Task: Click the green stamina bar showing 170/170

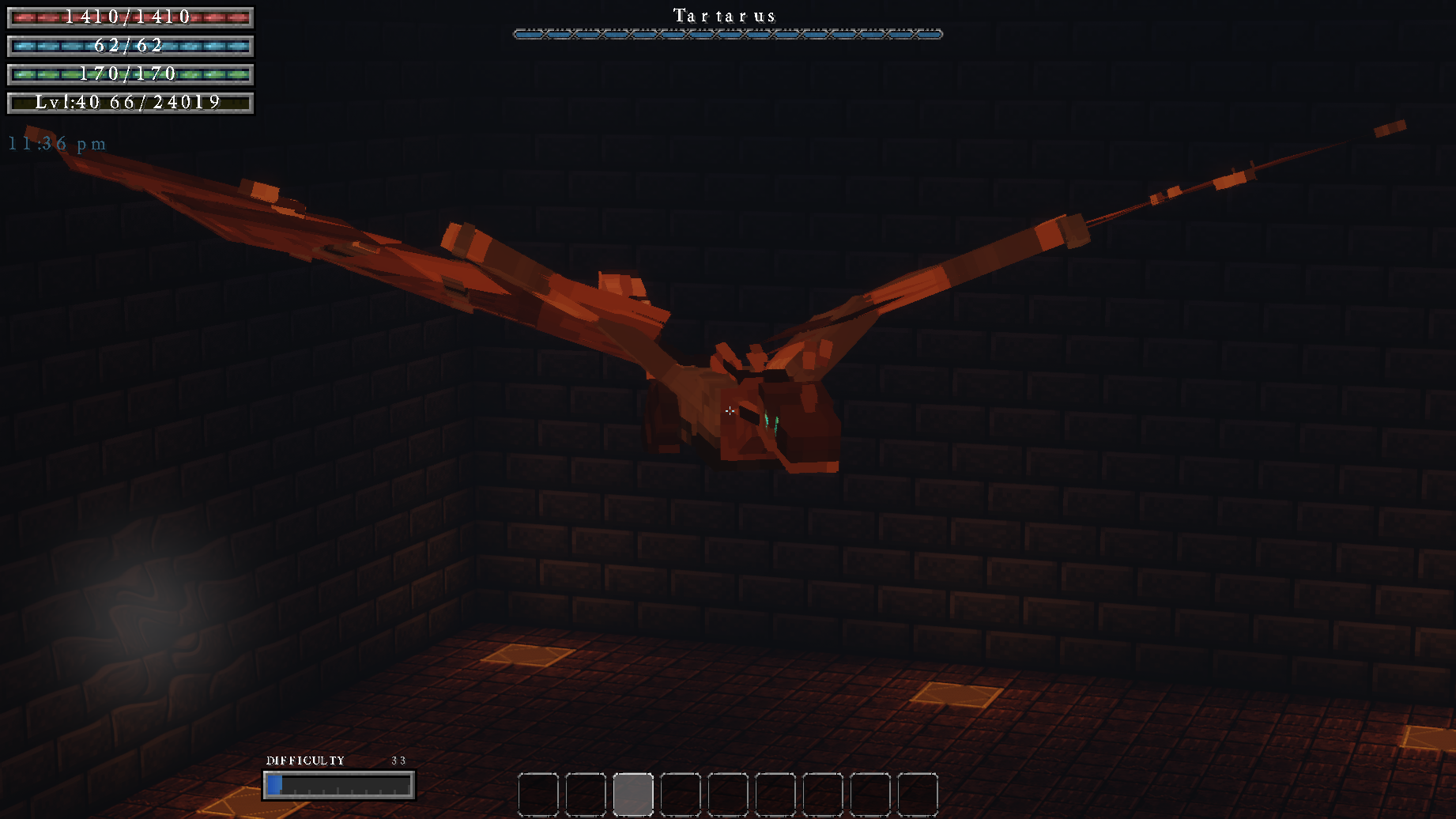Action: tap(129, 74)
